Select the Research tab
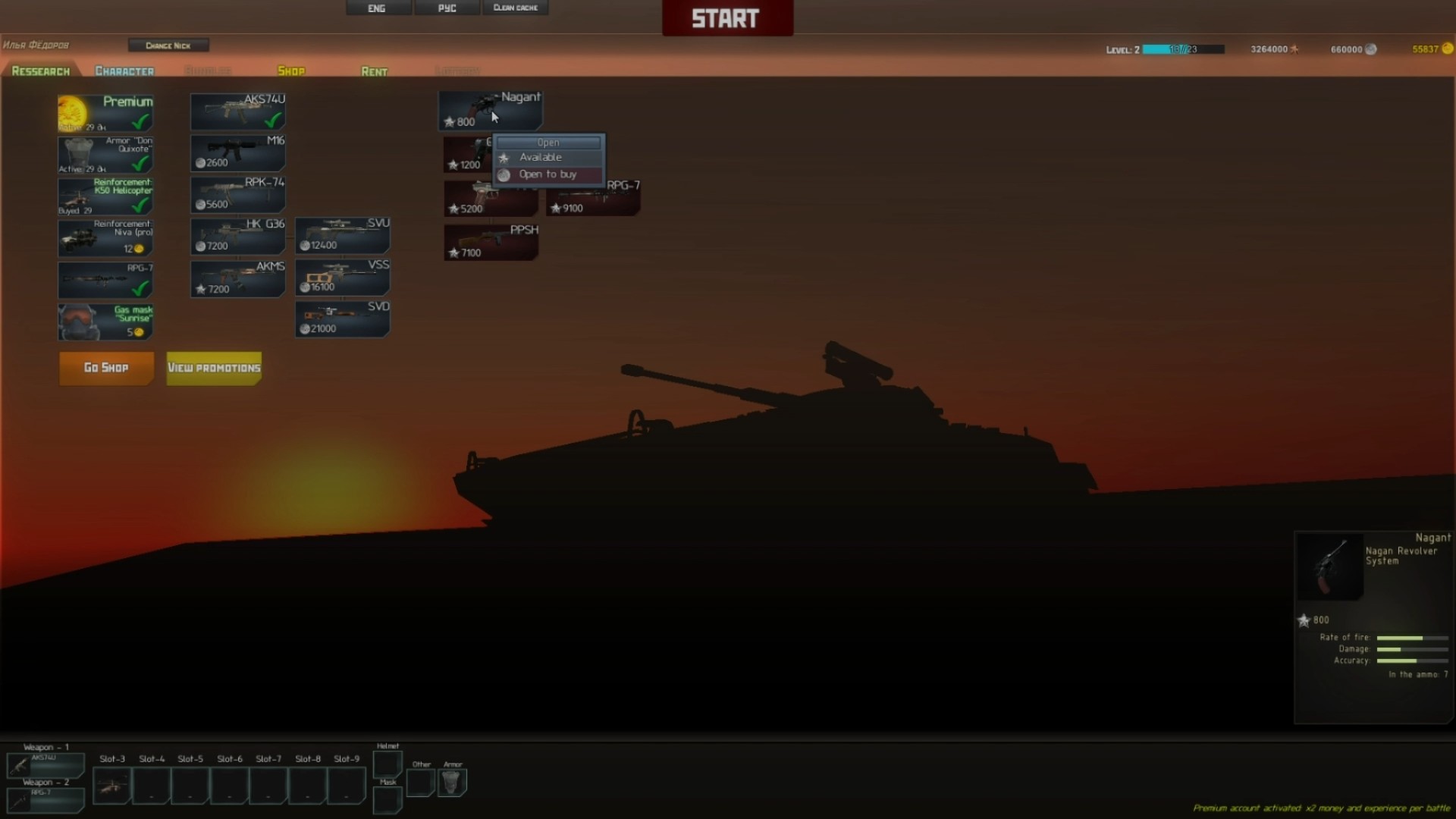 pos(41,71)
